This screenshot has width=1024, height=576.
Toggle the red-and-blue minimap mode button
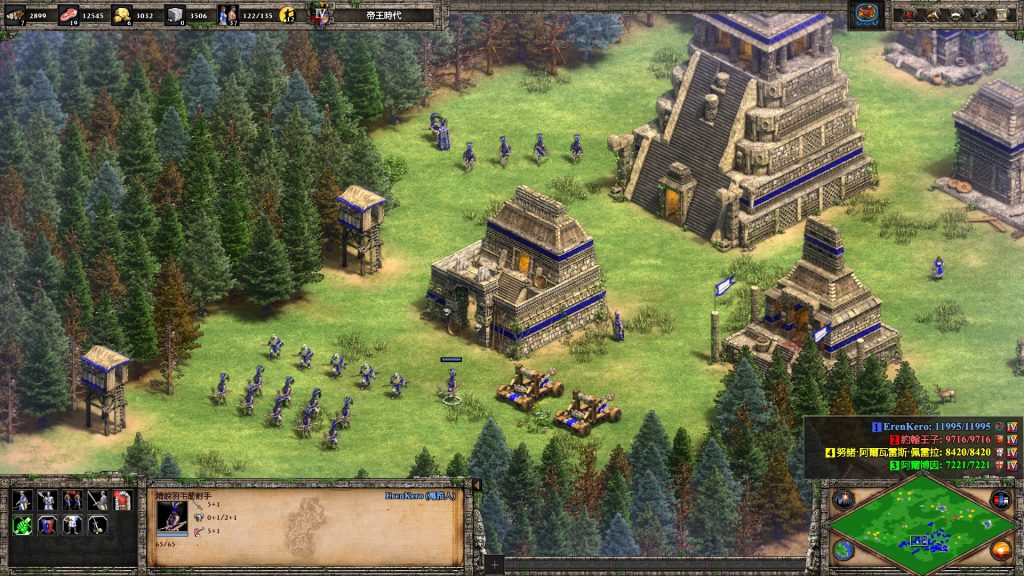pyautogui.click(x=1000, y=498)
